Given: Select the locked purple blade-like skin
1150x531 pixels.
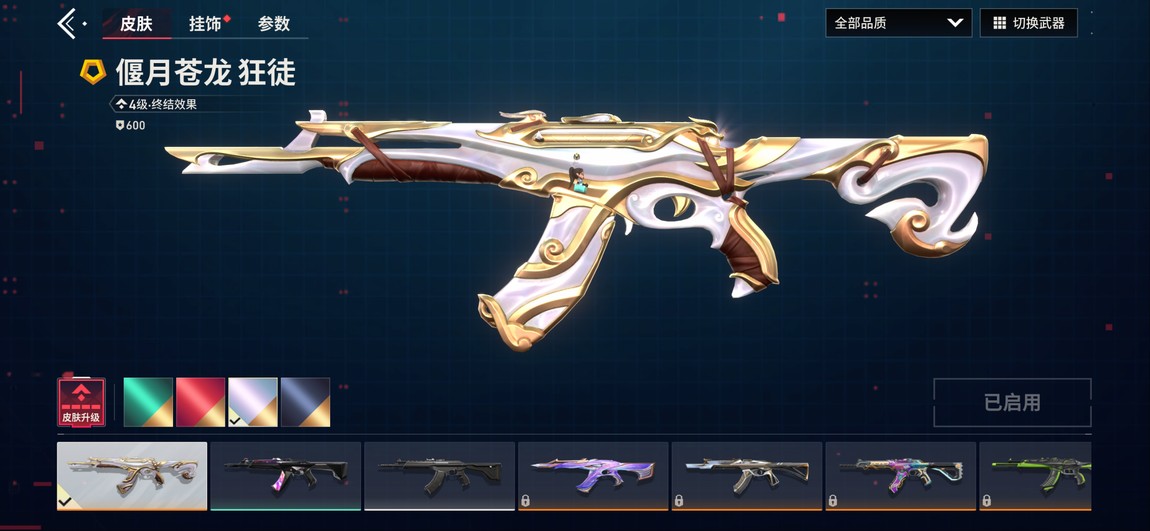Looking at the screenshot, I should tap(593, 475).
